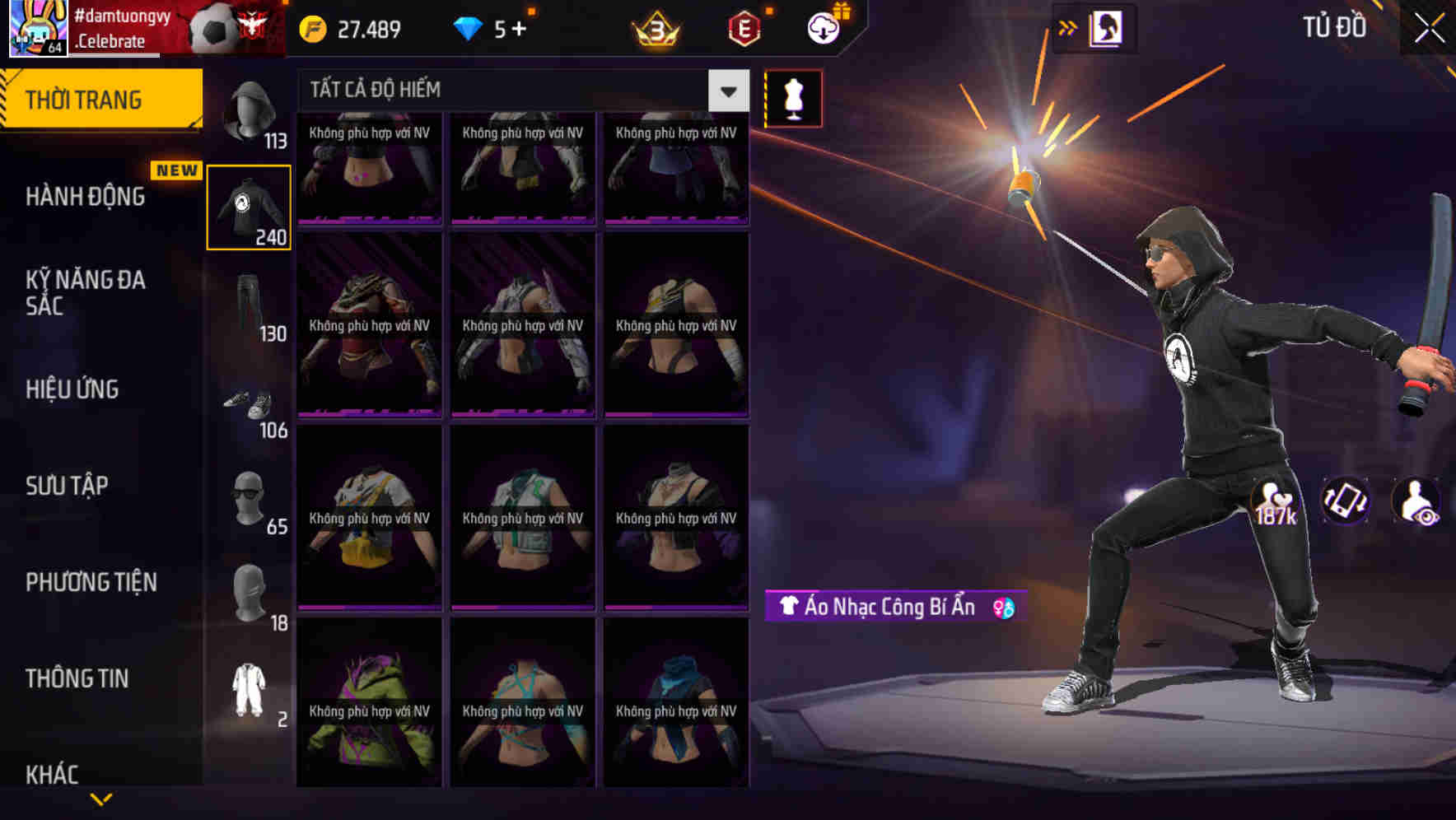This screenshot has width=1456, height=820.
Task: Select the green hooded jacket thumbnail
Action: click(x=369, y=706)
